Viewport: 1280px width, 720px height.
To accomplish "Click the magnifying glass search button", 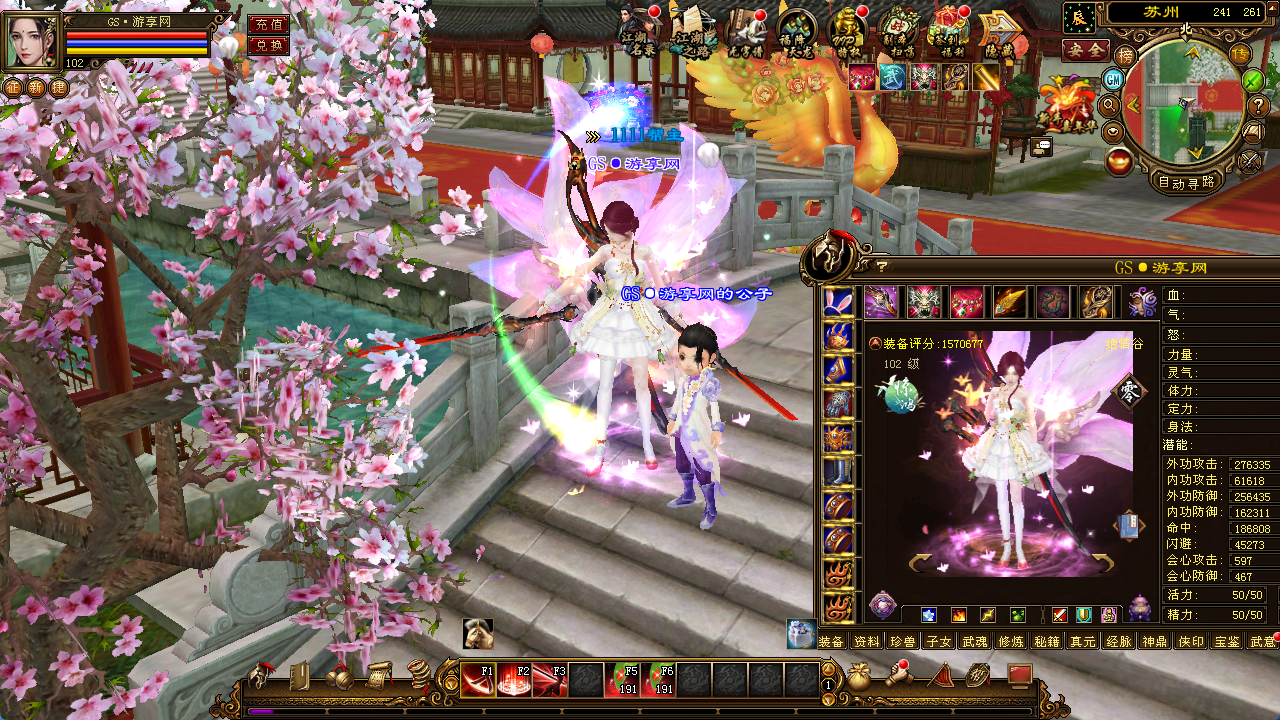I will click(1108, 105).
